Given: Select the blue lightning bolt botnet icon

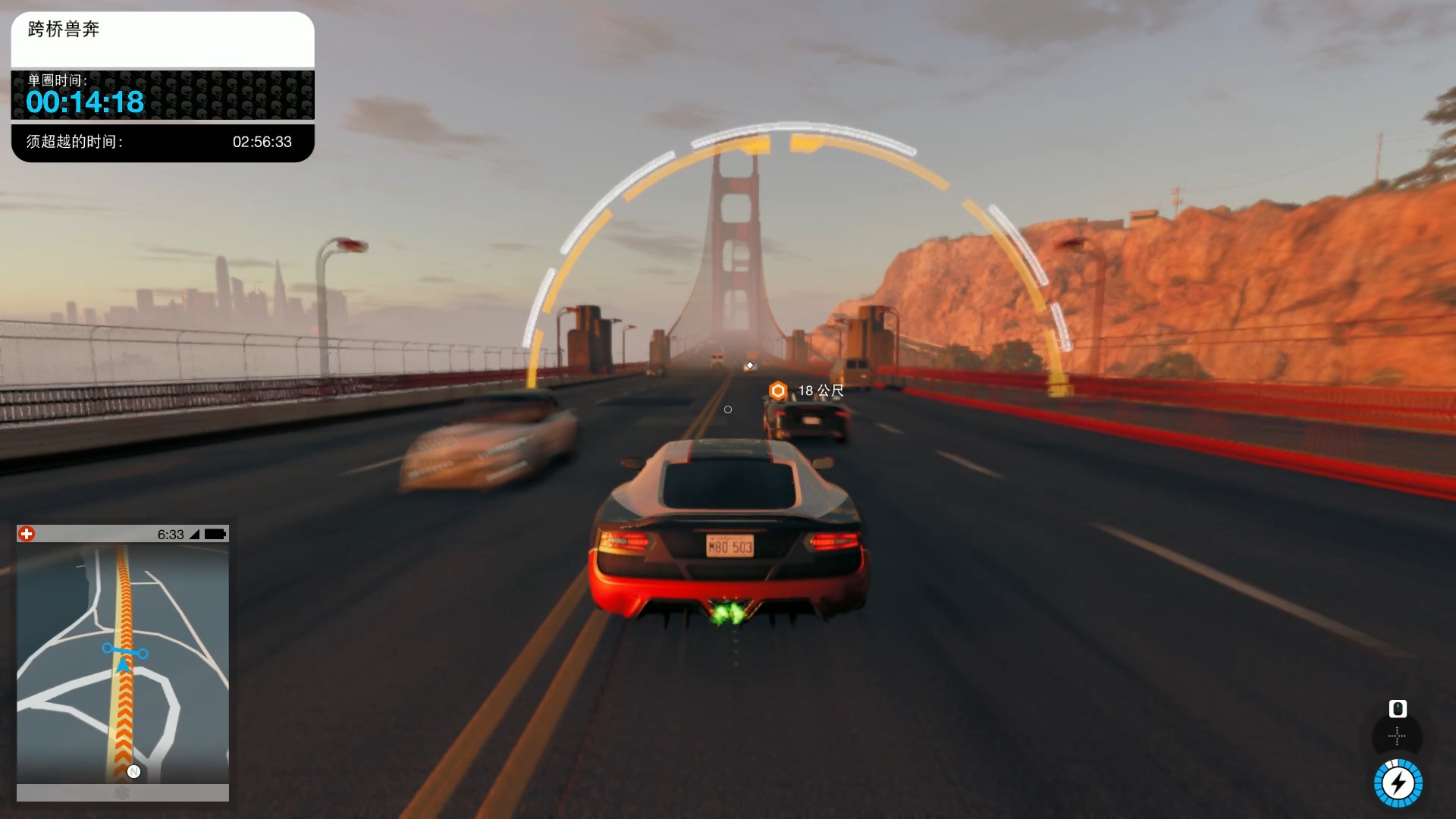Looking at the screenshot, I should tap(1398, 783).
